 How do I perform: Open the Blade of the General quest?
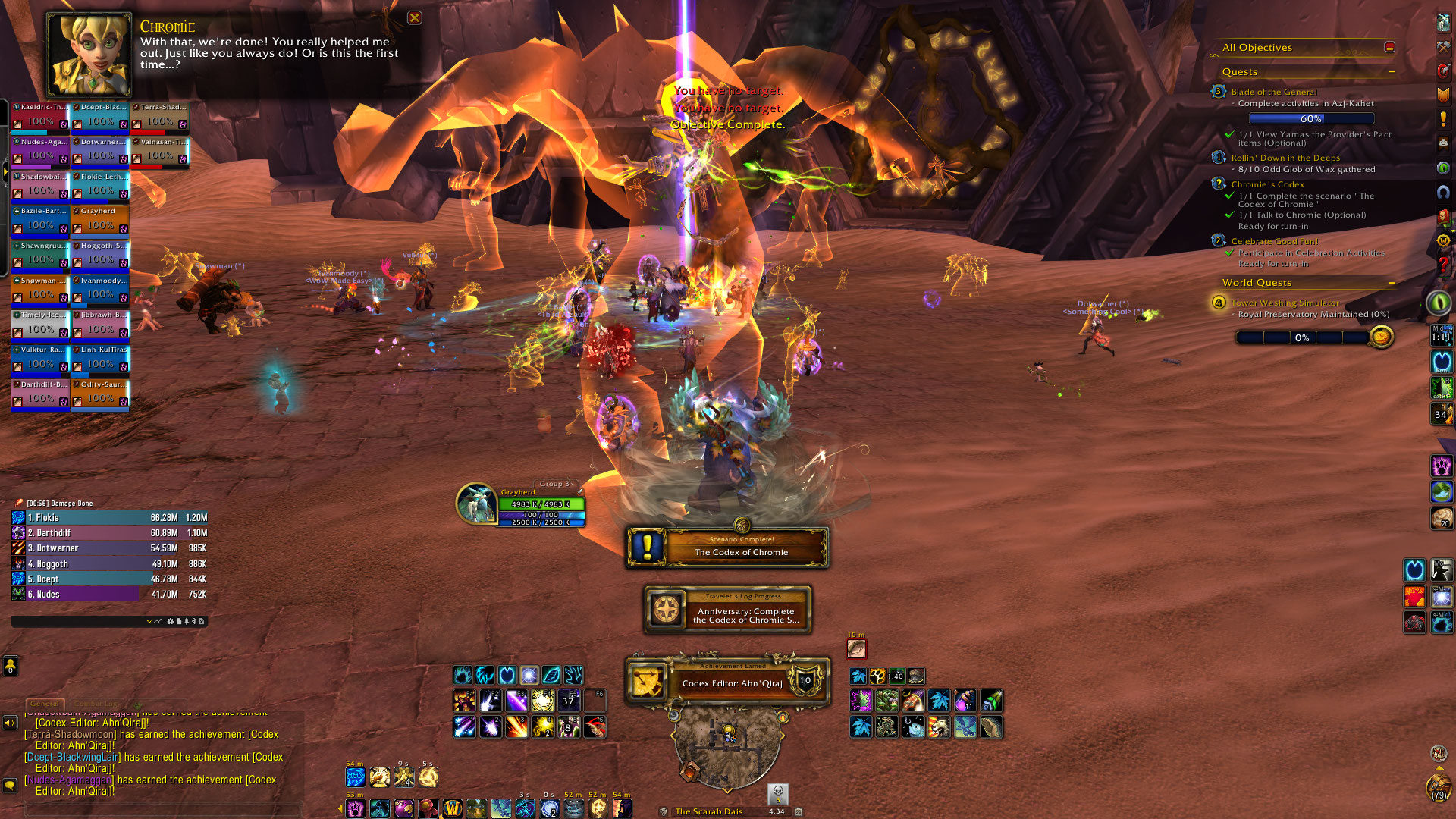click(x=1273, y=92)
